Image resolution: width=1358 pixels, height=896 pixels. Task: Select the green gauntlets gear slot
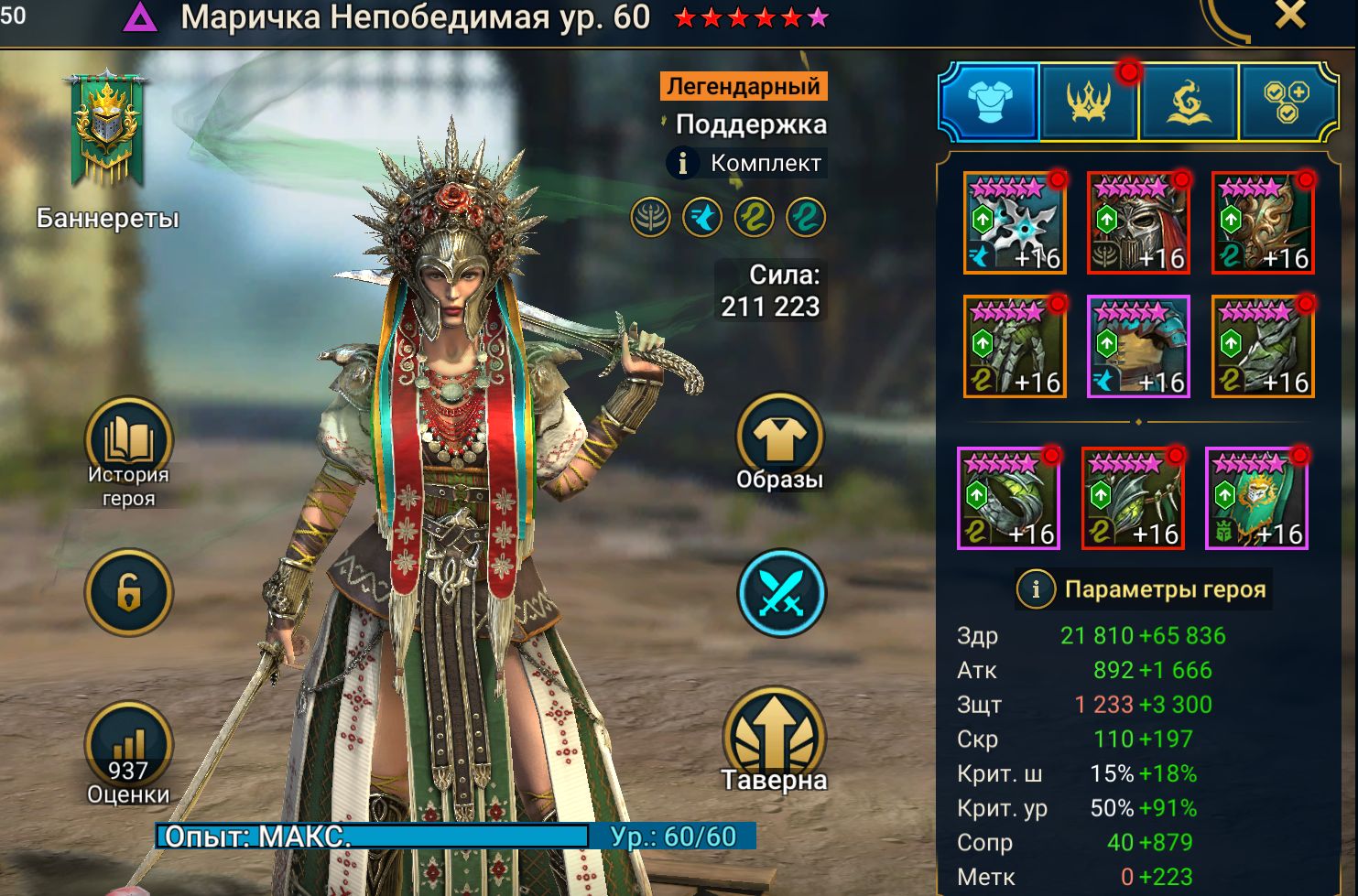point(1015,347)
